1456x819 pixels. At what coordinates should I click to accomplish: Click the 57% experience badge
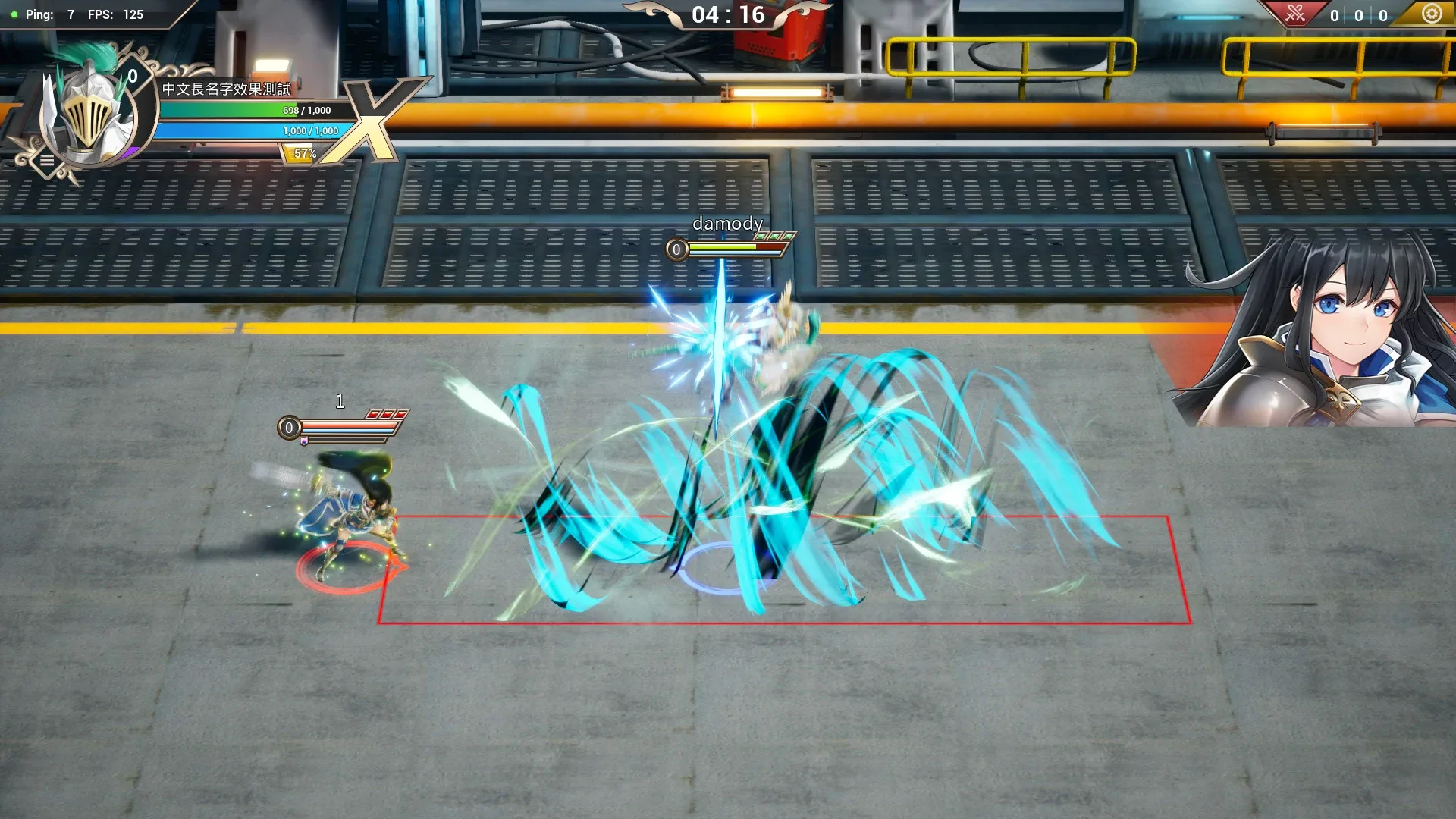[x=304, y=153]
